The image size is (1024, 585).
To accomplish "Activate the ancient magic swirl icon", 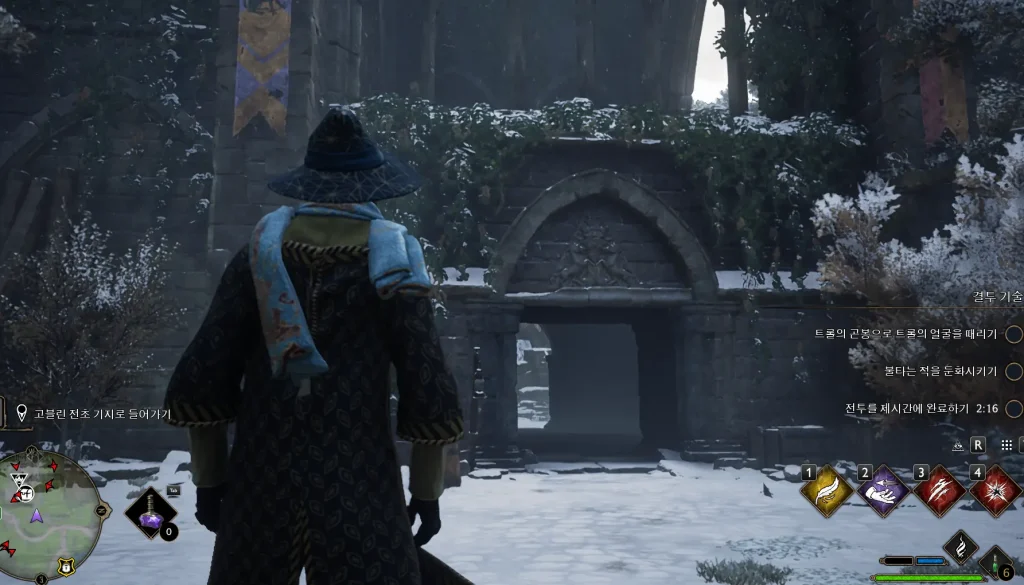I will (x=960, y=549).
